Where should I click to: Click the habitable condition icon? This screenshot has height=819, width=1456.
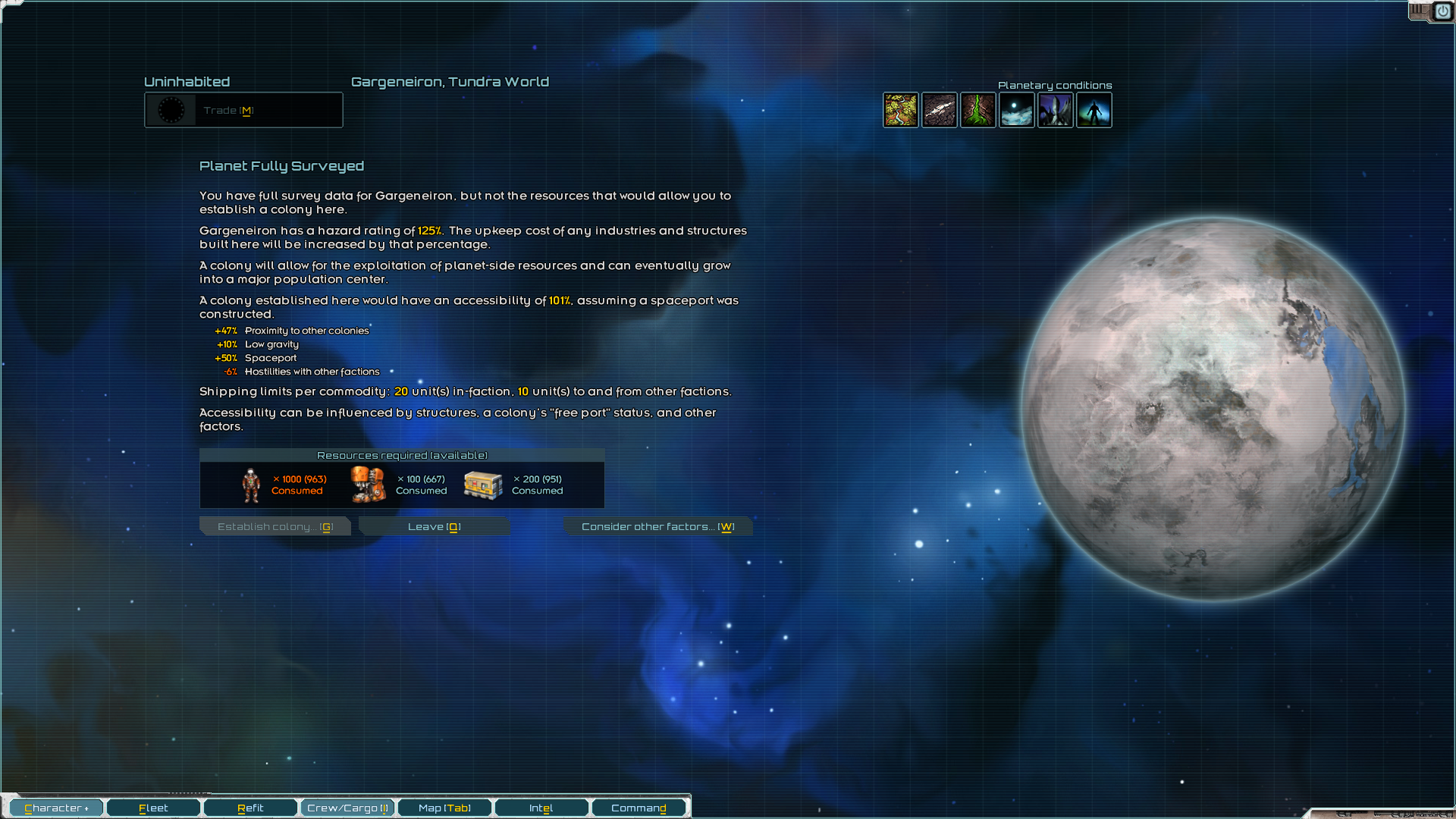1094,110
